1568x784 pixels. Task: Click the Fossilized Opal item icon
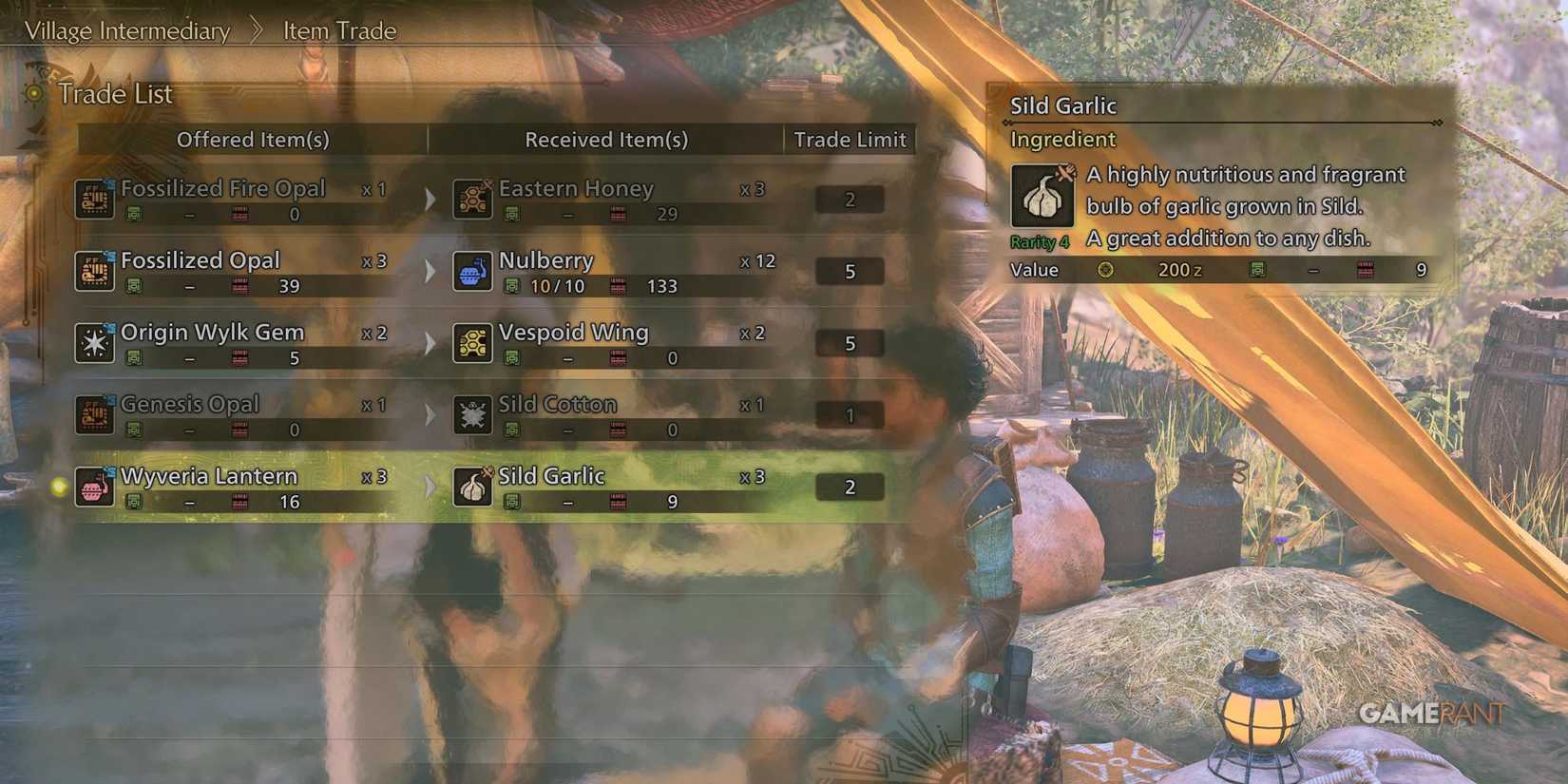tap(93, 271)
